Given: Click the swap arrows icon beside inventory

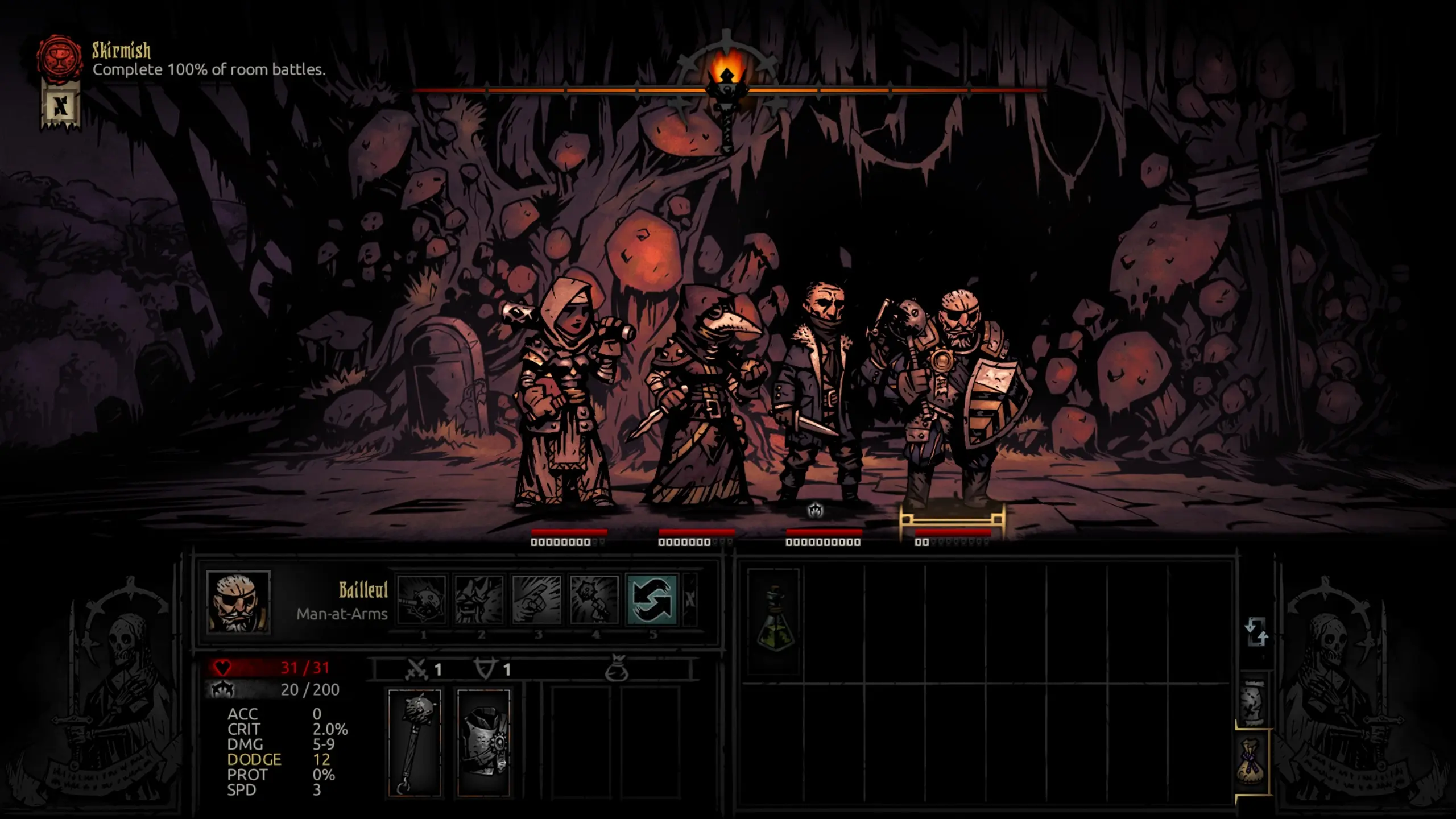Looking at the screenshot, I should tap(1256, 632).
